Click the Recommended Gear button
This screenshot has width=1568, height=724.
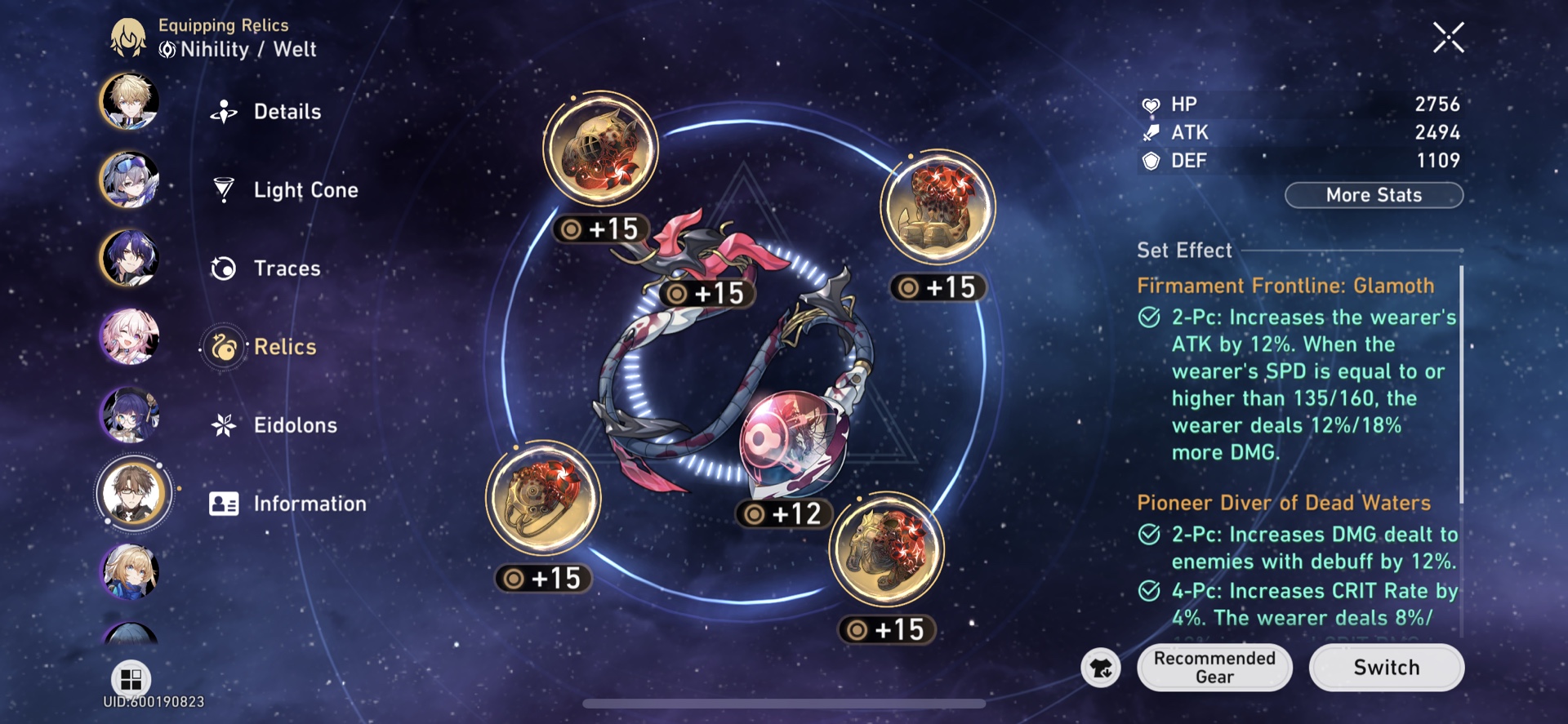pyautogui.click(x=1214, y=667)
